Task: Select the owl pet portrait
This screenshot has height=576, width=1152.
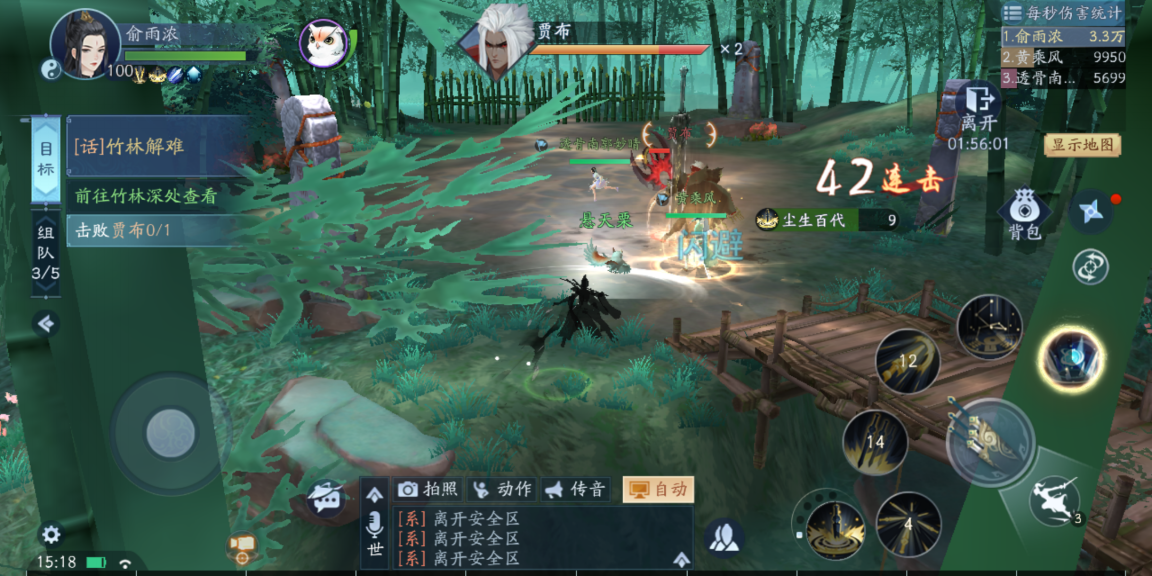Action: click(324, 44)
